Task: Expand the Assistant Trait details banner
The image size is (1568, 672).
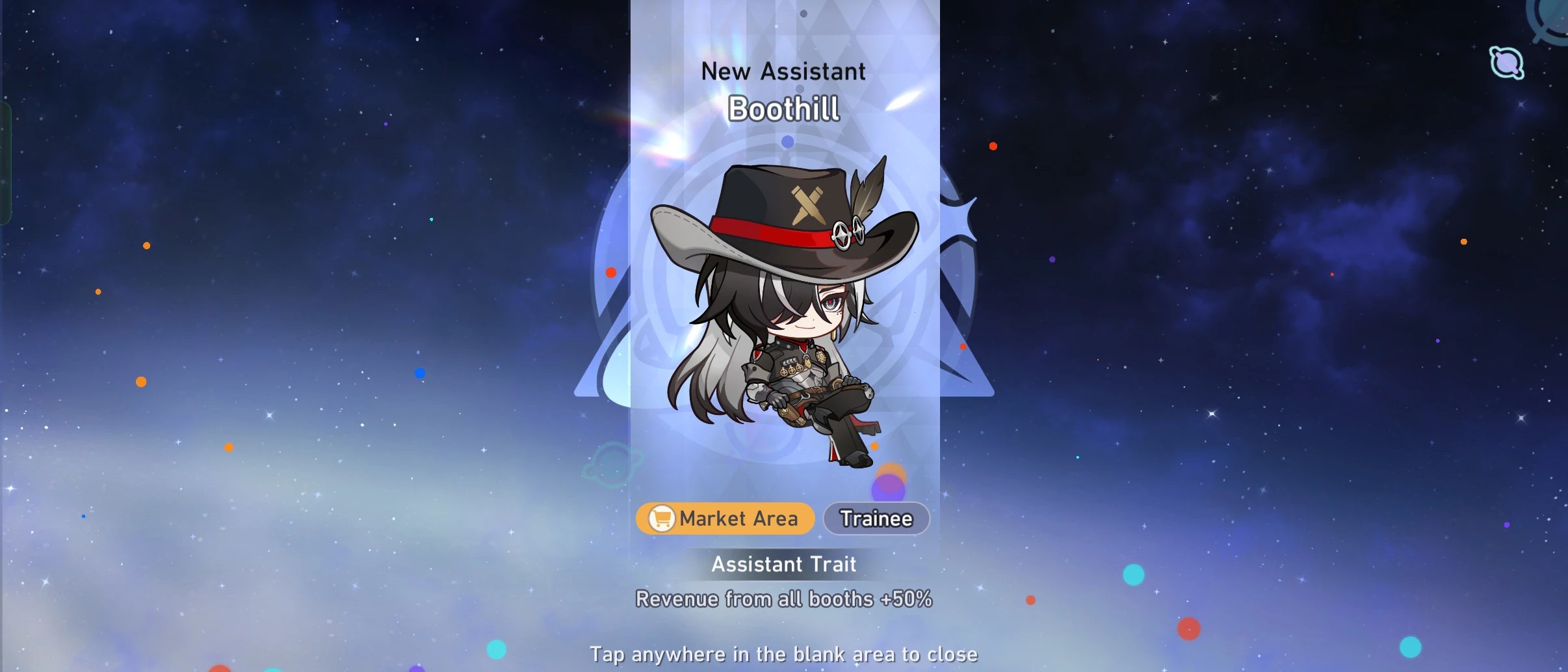Action: tap(783, 563)
